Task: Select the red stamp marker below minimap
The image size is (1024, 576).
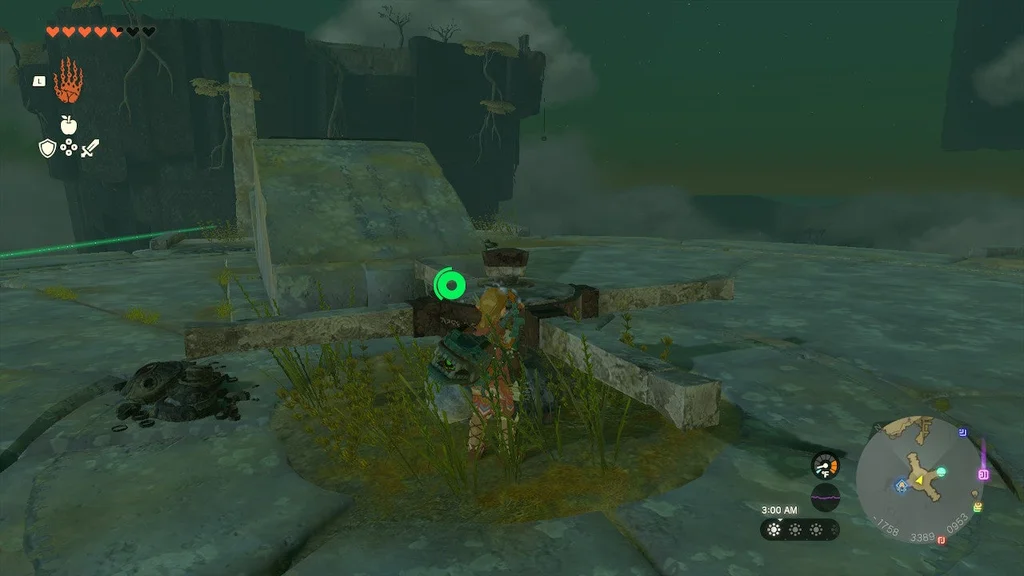Action: [x=942, y=541]
